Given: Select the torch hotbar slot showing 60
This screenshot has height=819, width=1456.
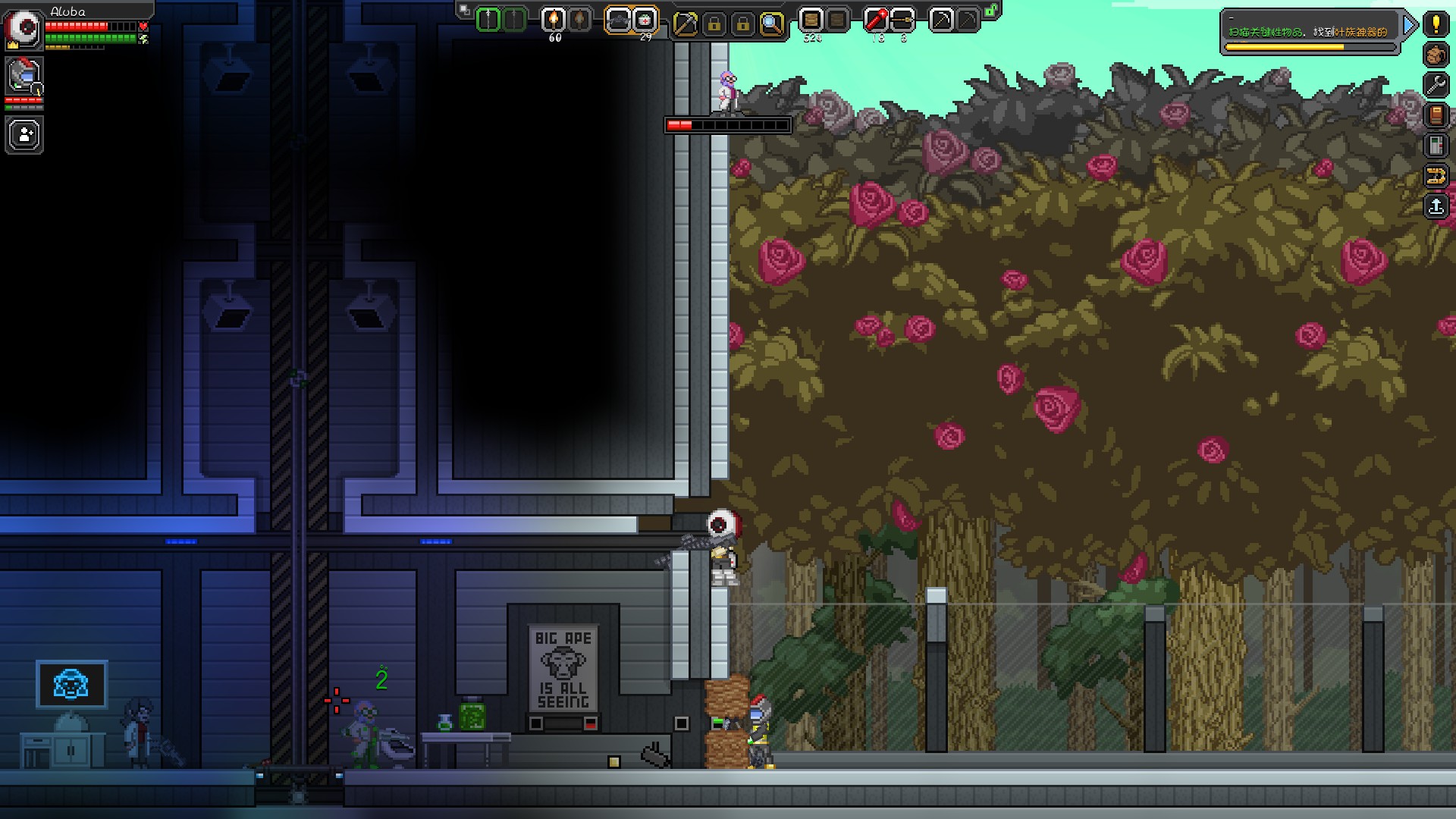Looking at the screenshot, I should (x=554, y=20).
